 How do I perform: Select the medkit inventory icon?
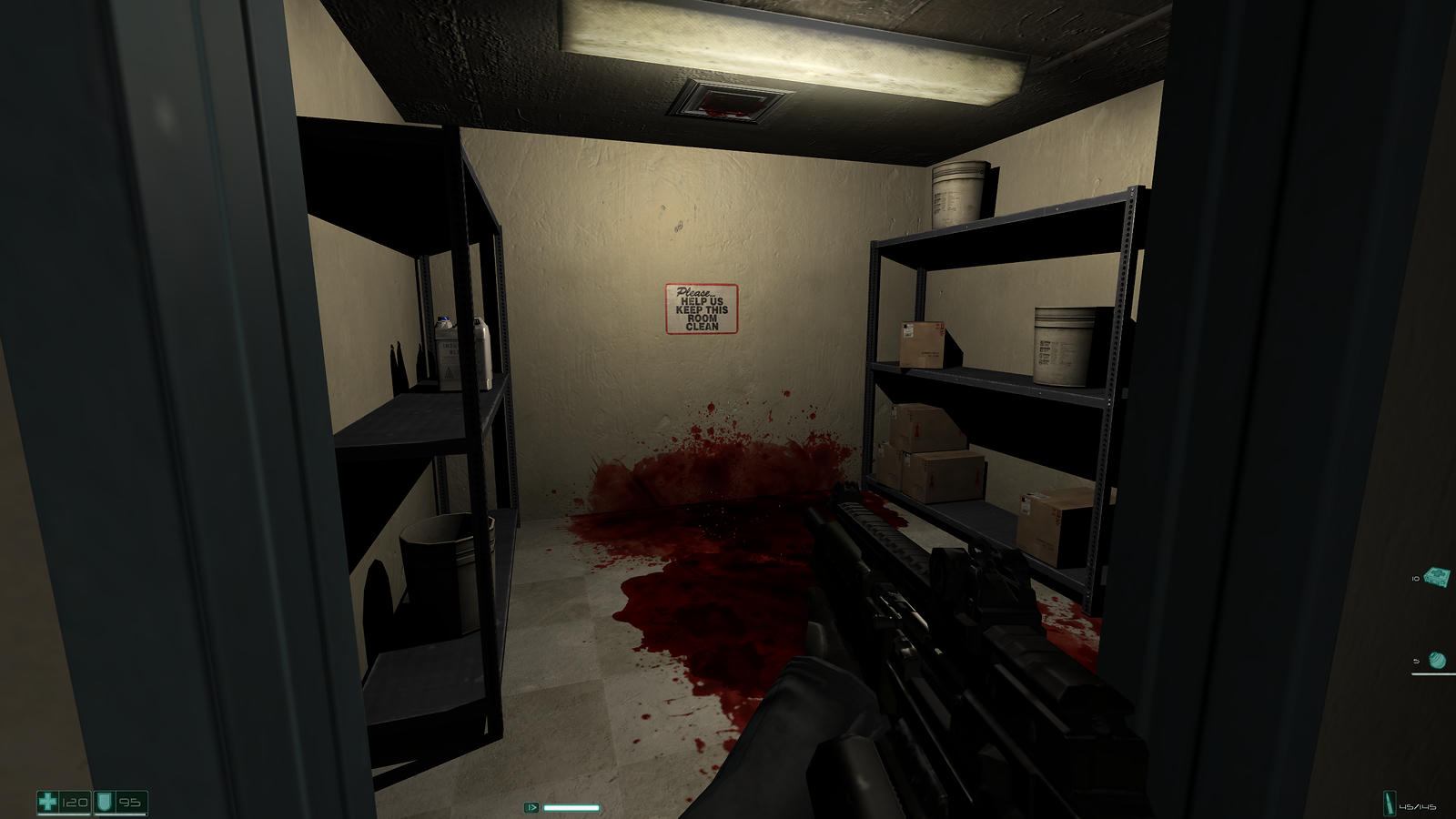pos(1438,577)
